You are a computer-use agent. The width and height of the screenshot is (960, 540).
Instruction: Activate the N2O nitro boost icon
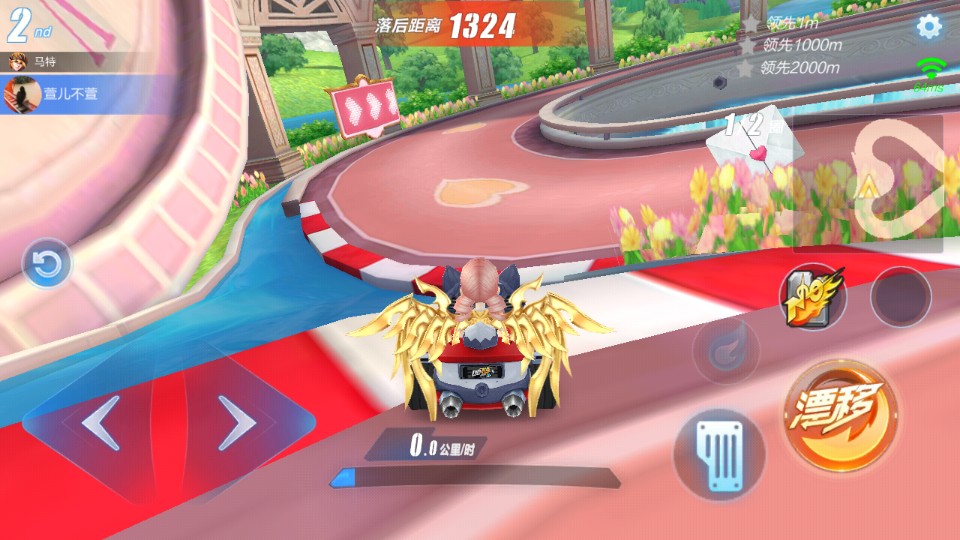click(812, 296)
